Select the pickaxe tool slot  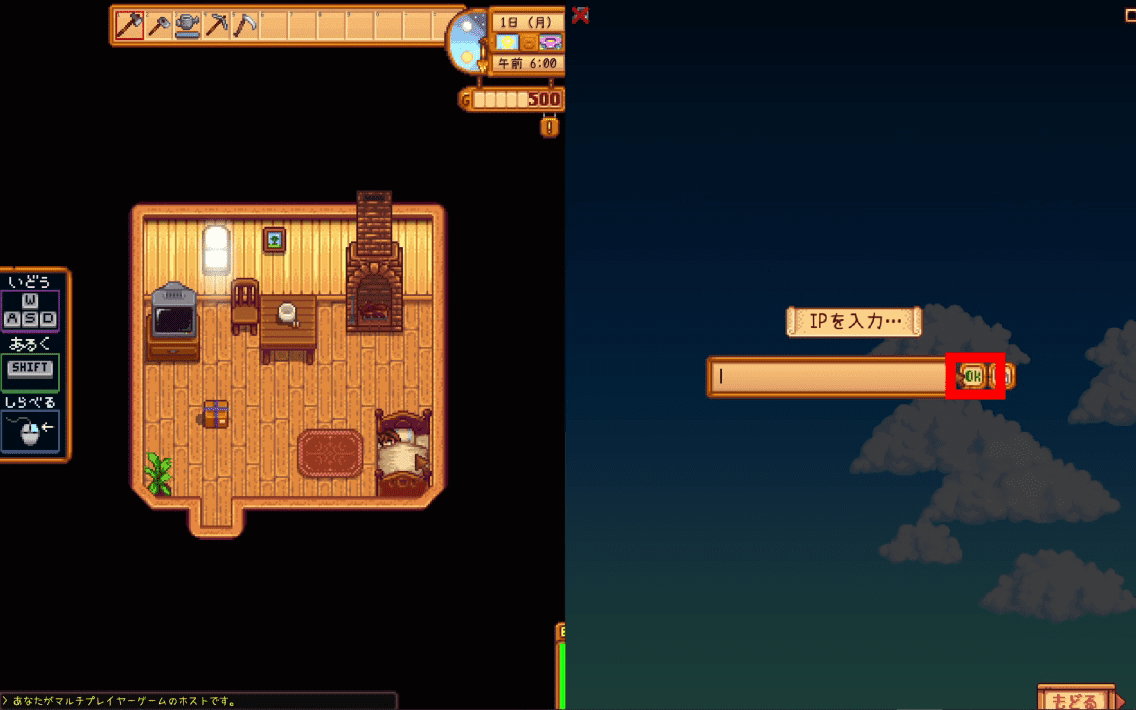217,26
